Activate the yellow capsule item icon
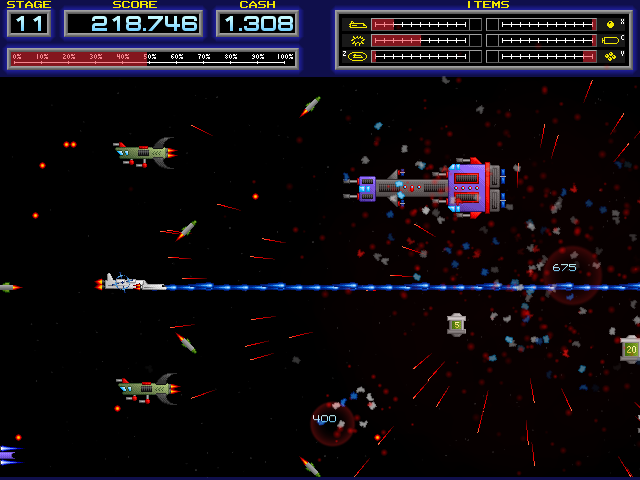The height and width of the screenshot is (480, 640). click(611, 41)
